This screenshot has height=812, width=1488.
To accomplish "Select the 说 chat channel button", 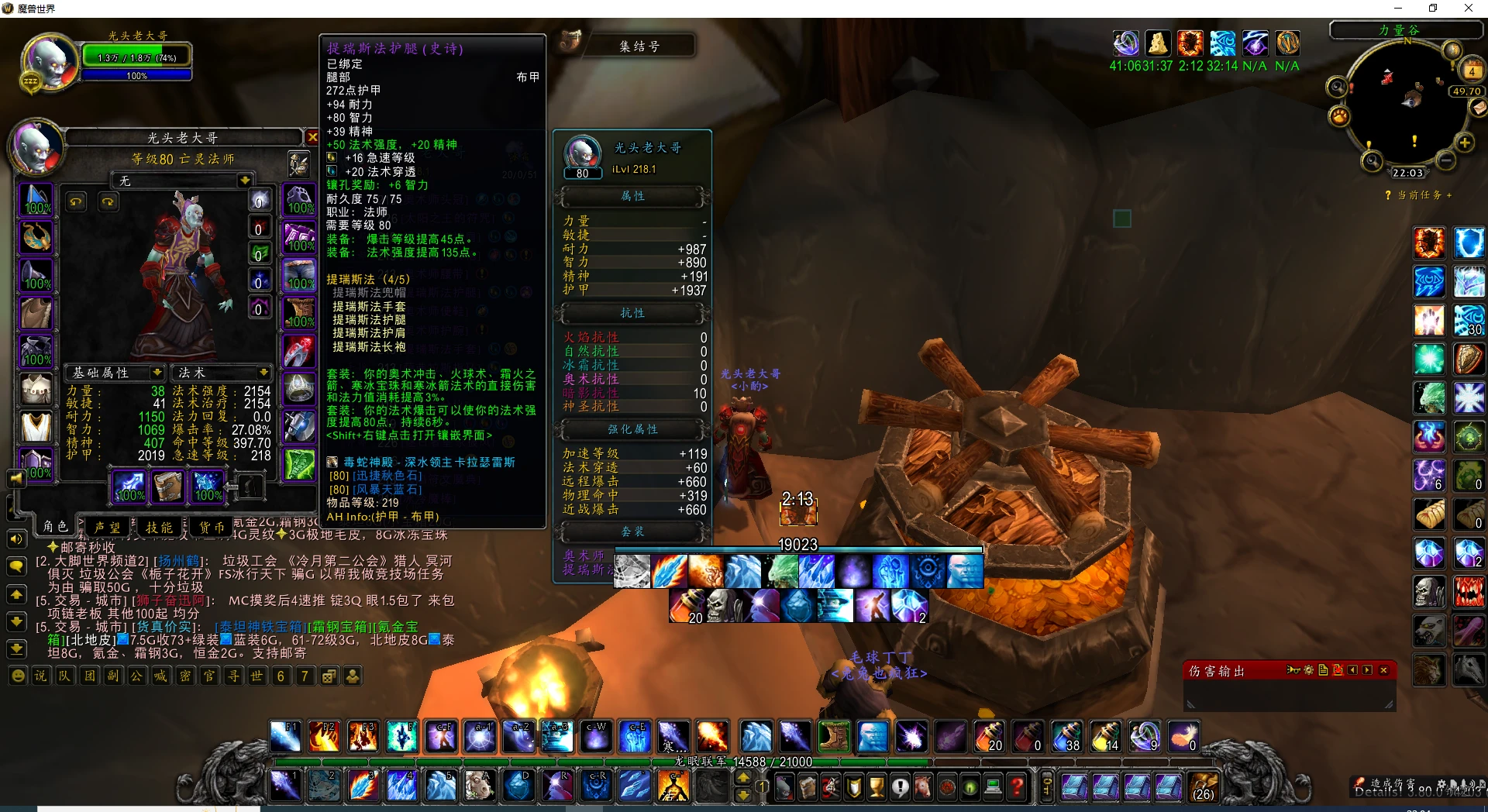I will pos(40,676).
